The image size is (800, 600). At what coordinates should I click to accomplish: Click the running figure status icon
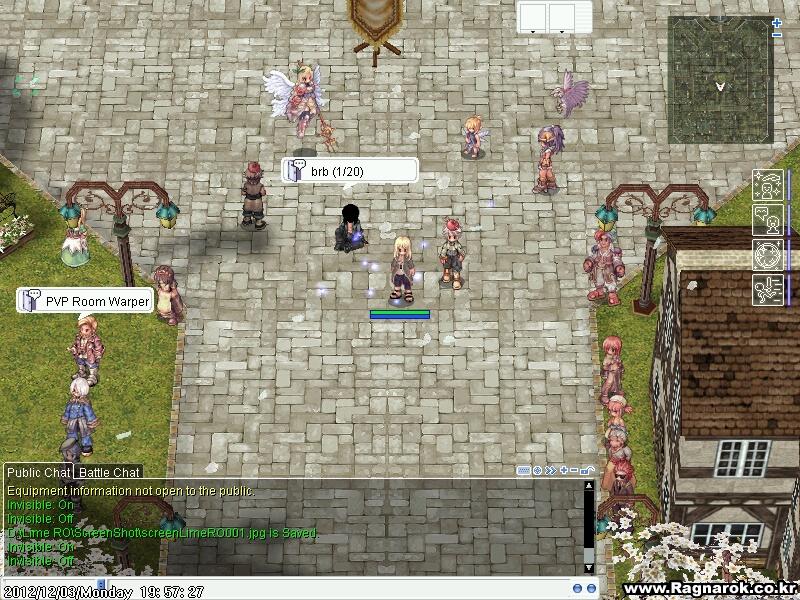tap(768, 289)
